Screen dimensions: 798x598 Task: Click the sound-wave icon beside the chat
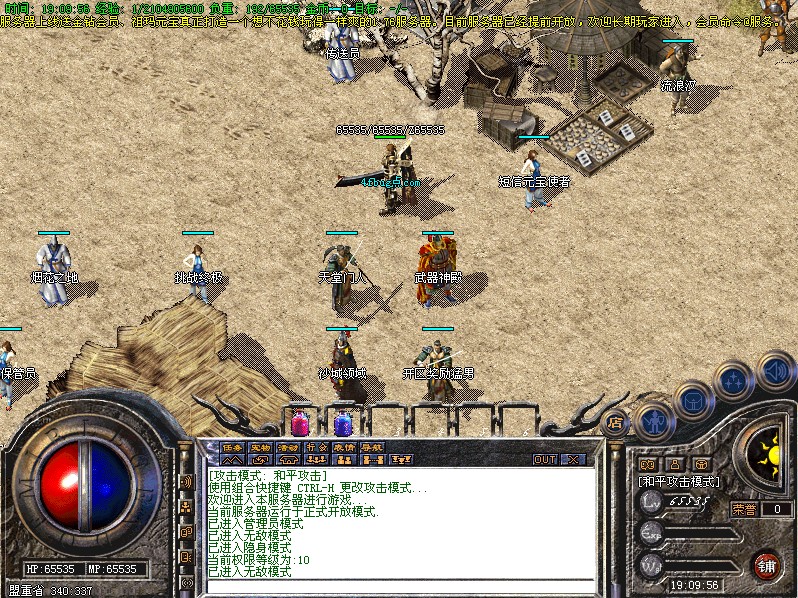click(186, 482)
